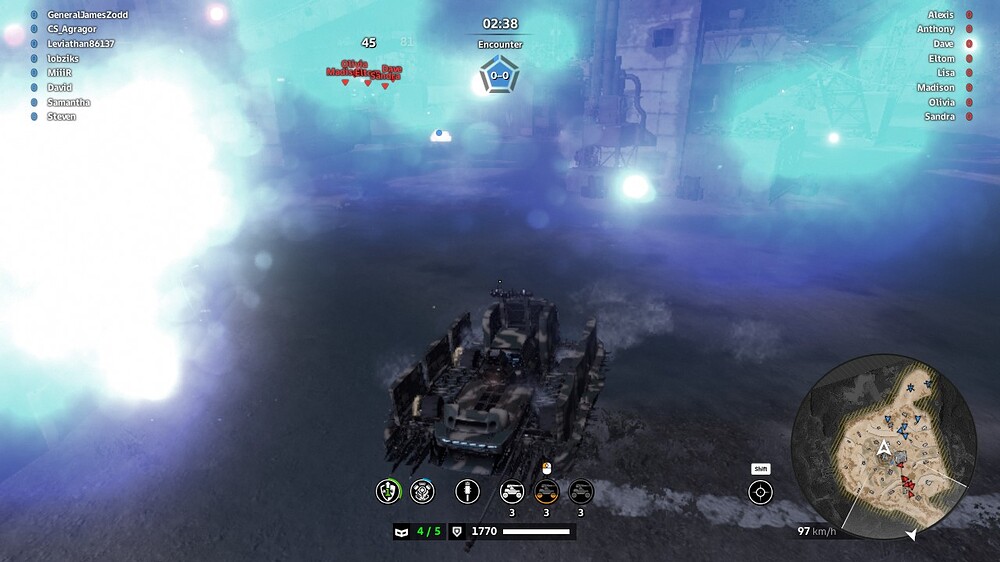Choose the orange-highlighted weapon group icon
Image resolution: width=1000 pixels, height=562 pixels.
(x=546, y=491)
